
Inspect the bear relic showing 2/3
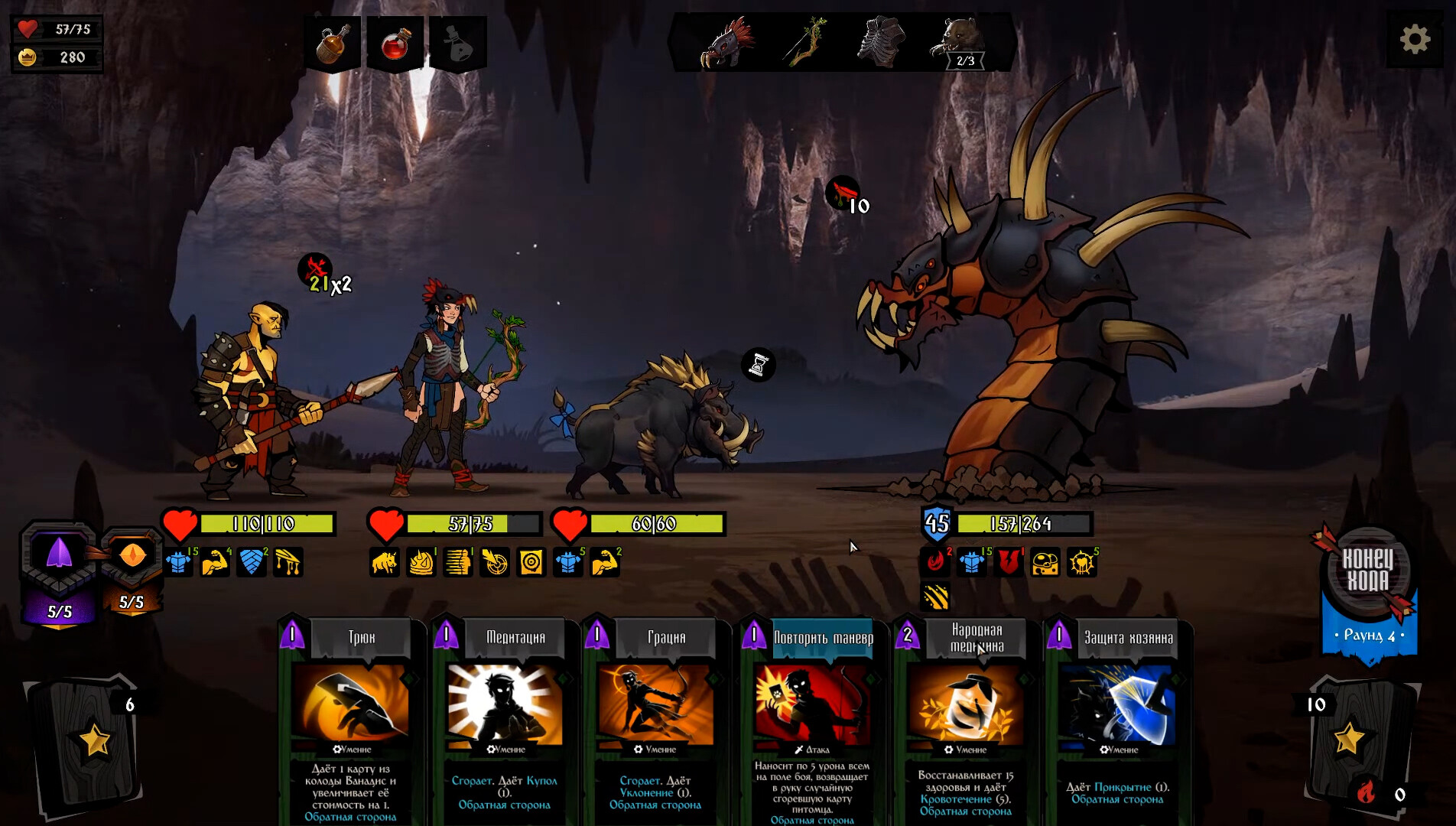pyautogui.click(x=960, y=43)
